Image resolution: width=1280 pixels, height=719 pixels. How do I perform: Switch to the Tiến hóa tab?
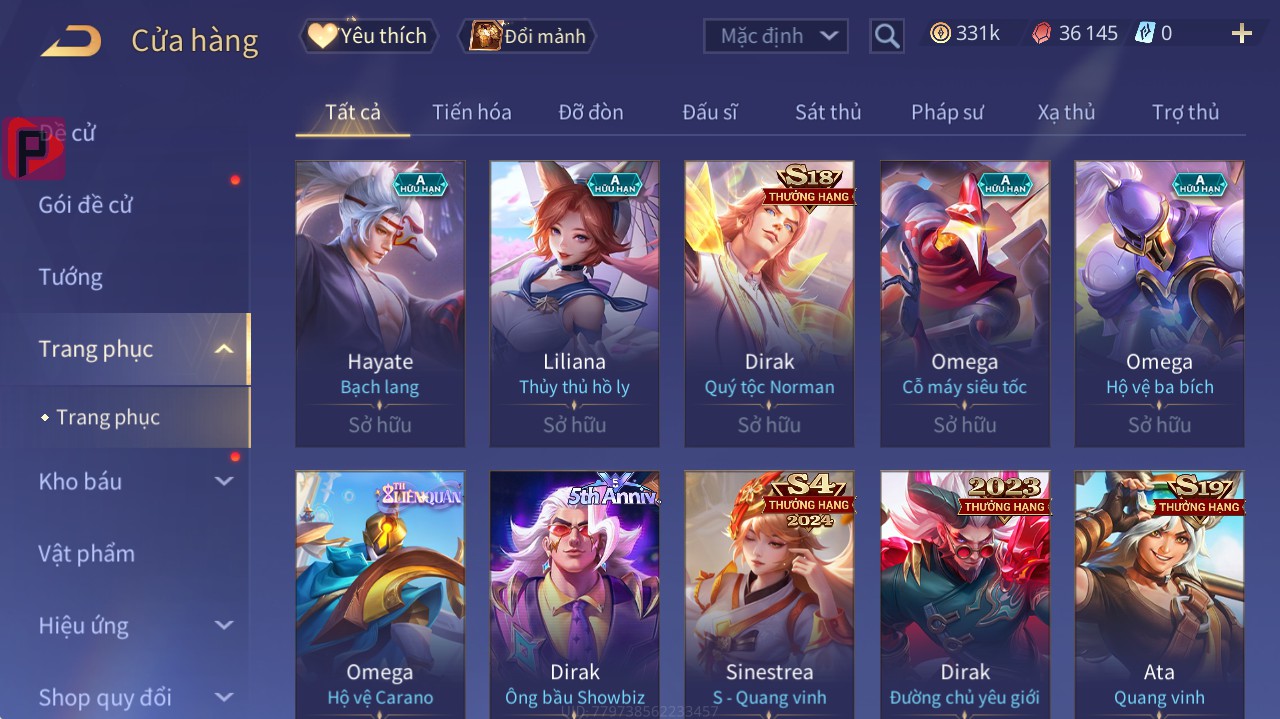(x=471, y=112)
